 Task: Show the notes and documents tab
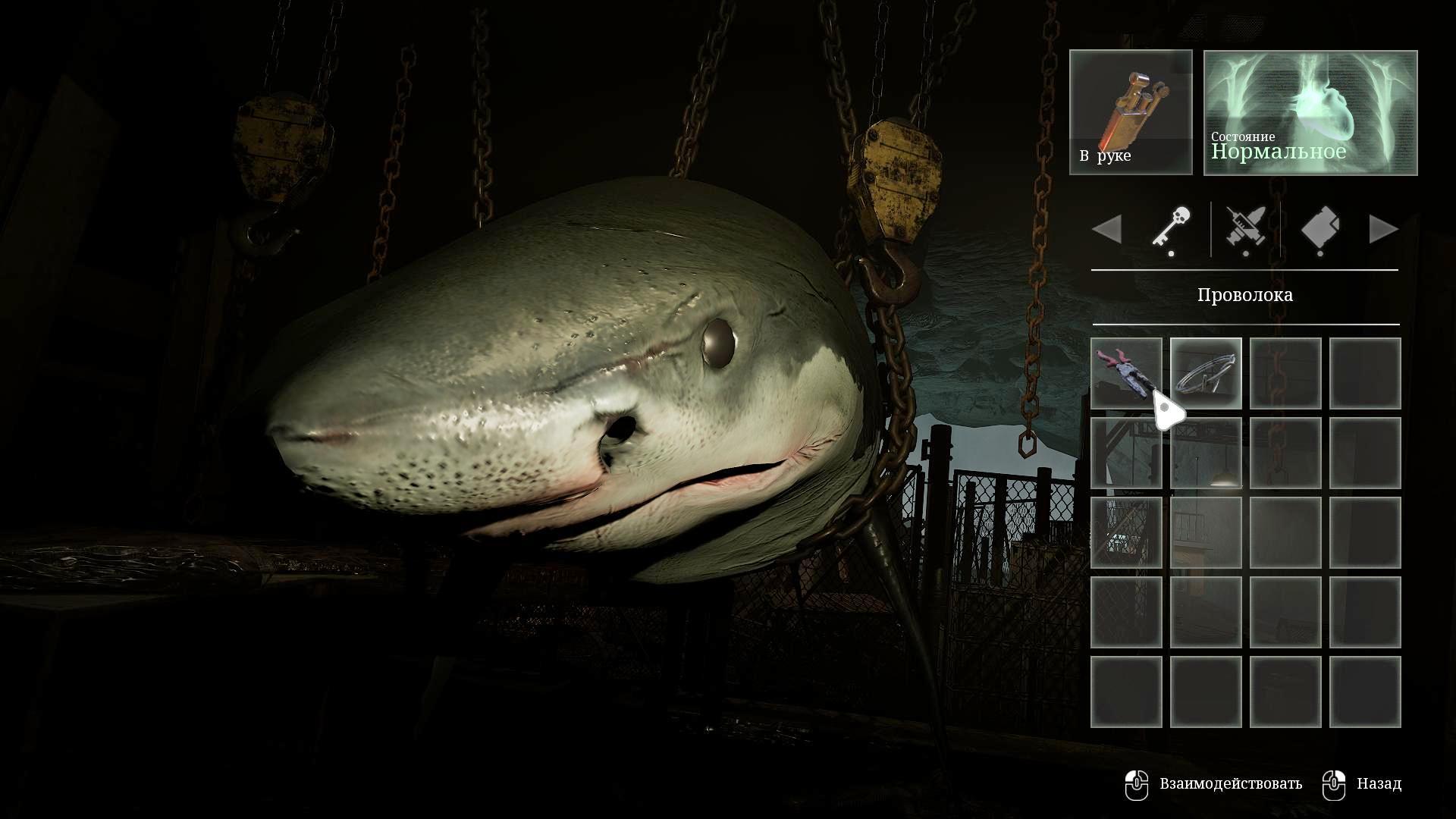click(1320, 229)
